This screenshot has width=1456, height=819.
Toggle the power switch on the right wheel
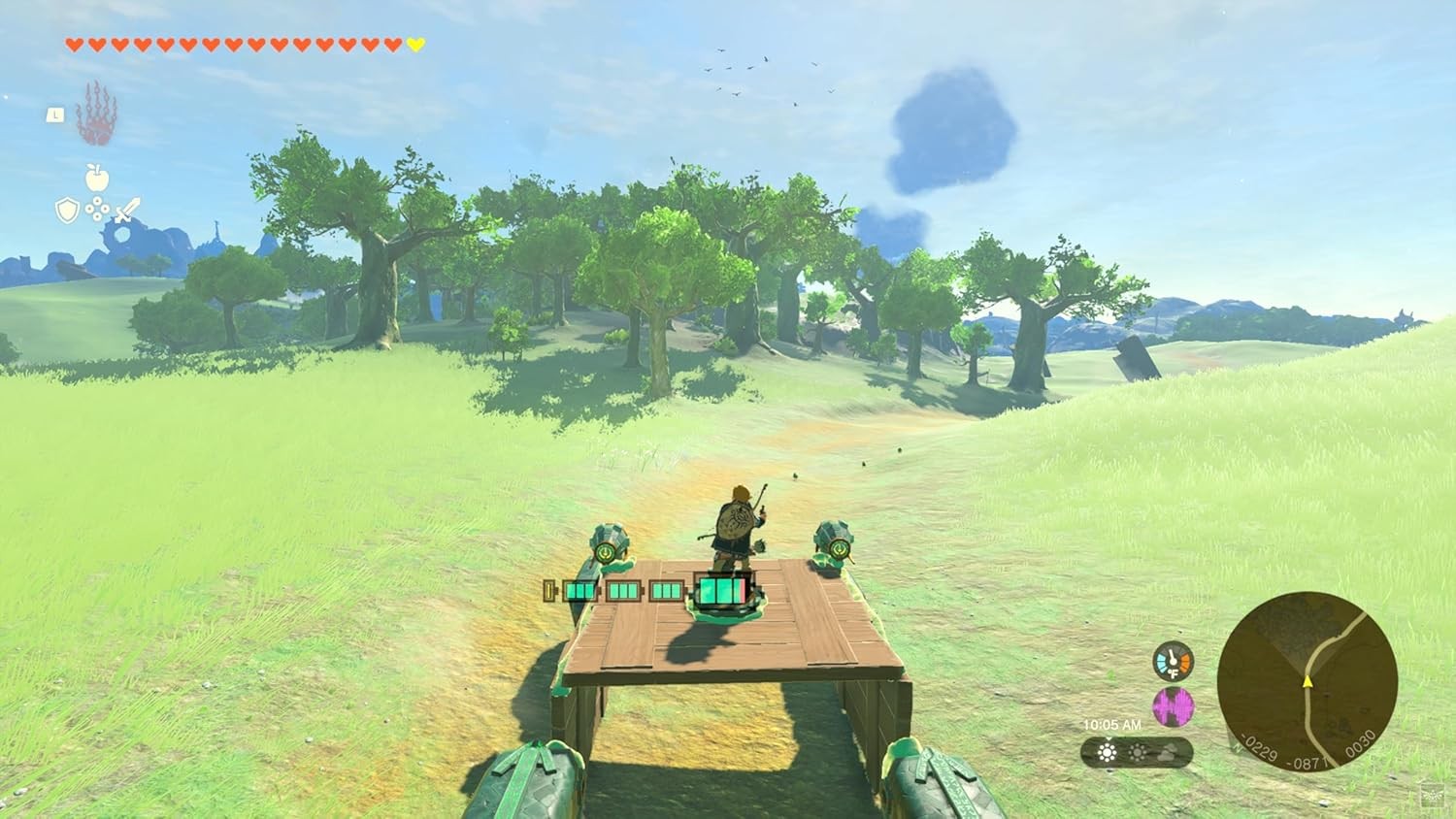(840, 548)
